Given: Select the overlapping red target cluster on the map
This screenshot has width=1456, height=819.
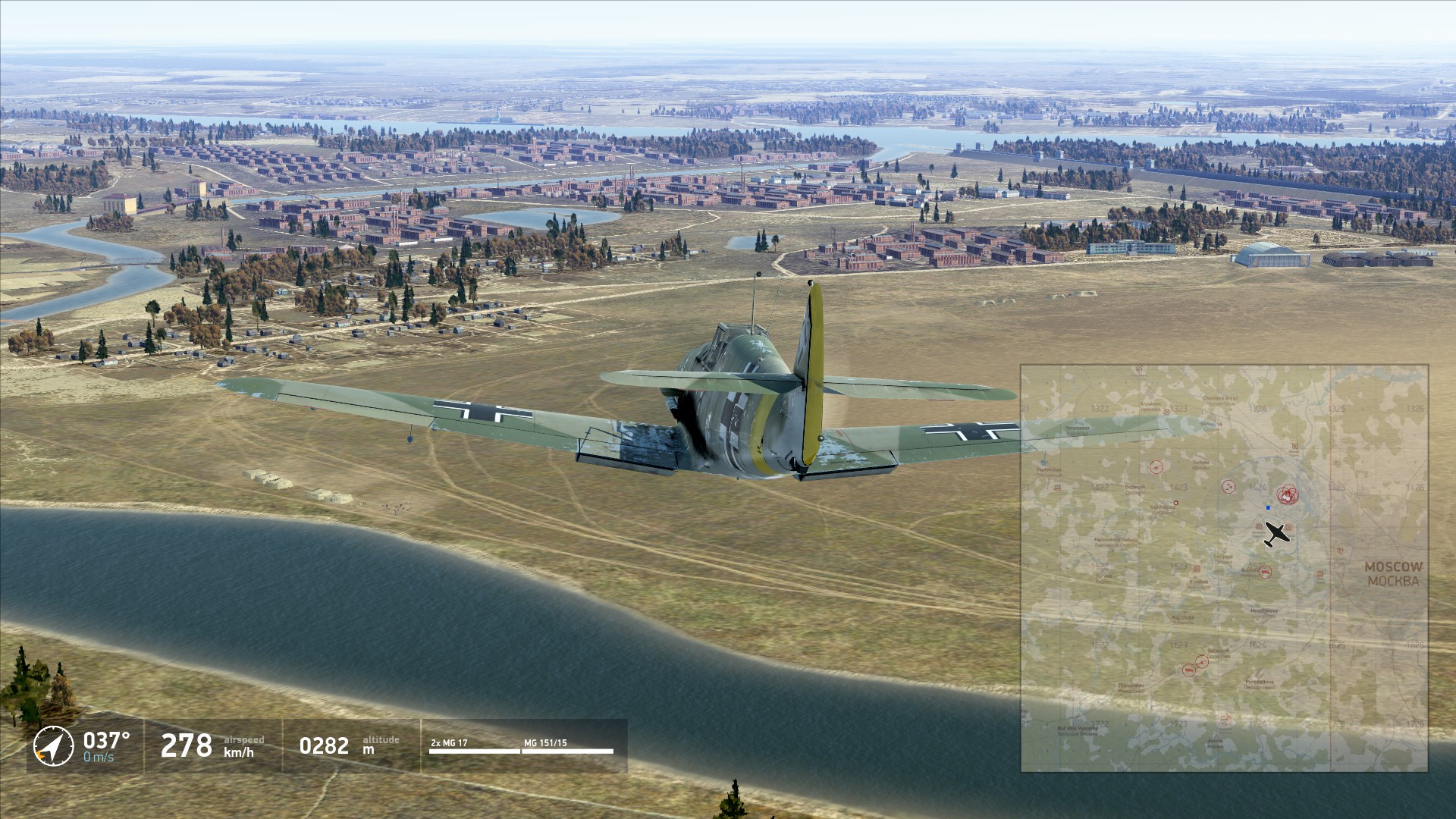Looking at the screenshot, I should [x=1288, y=495].
